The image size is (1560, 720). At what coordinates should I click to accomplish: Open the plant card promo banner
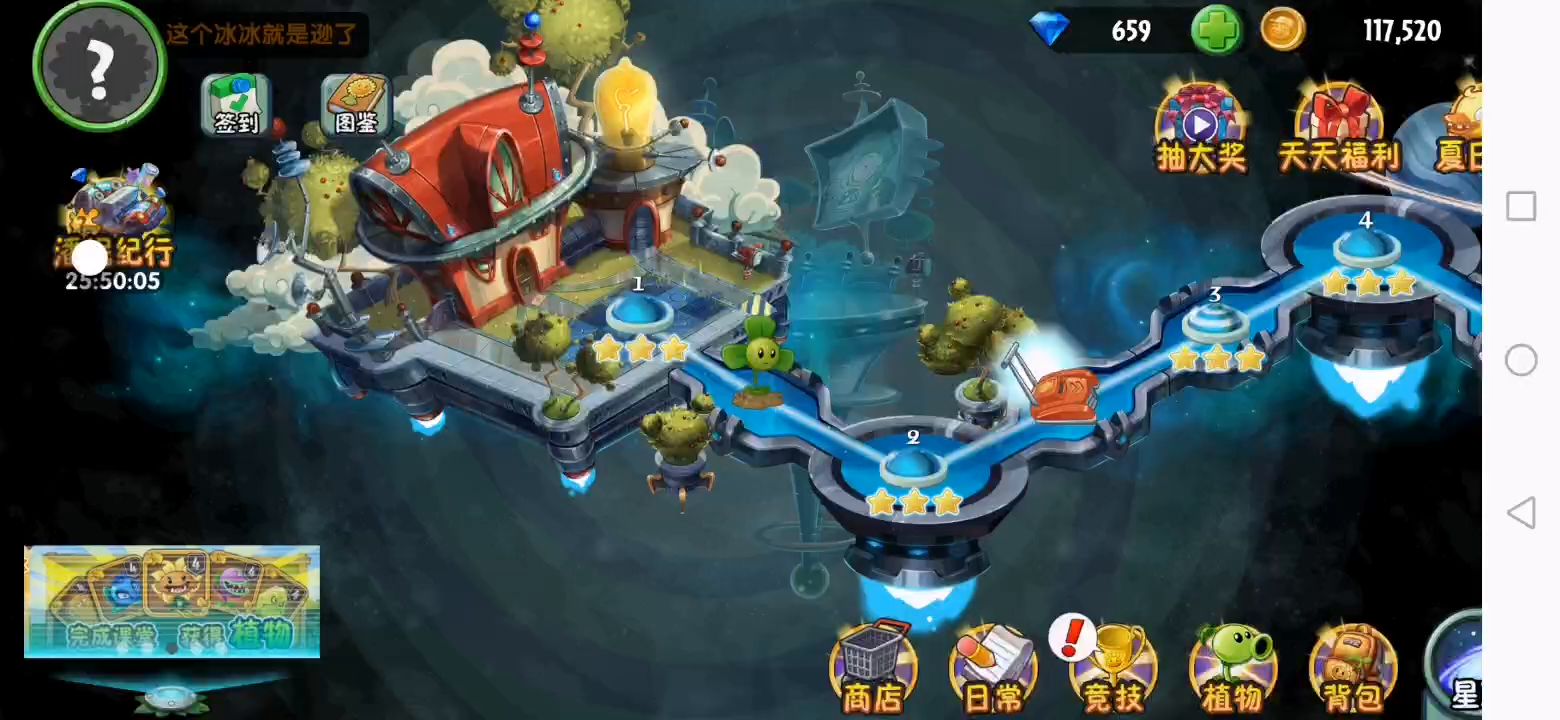point(172,601)
